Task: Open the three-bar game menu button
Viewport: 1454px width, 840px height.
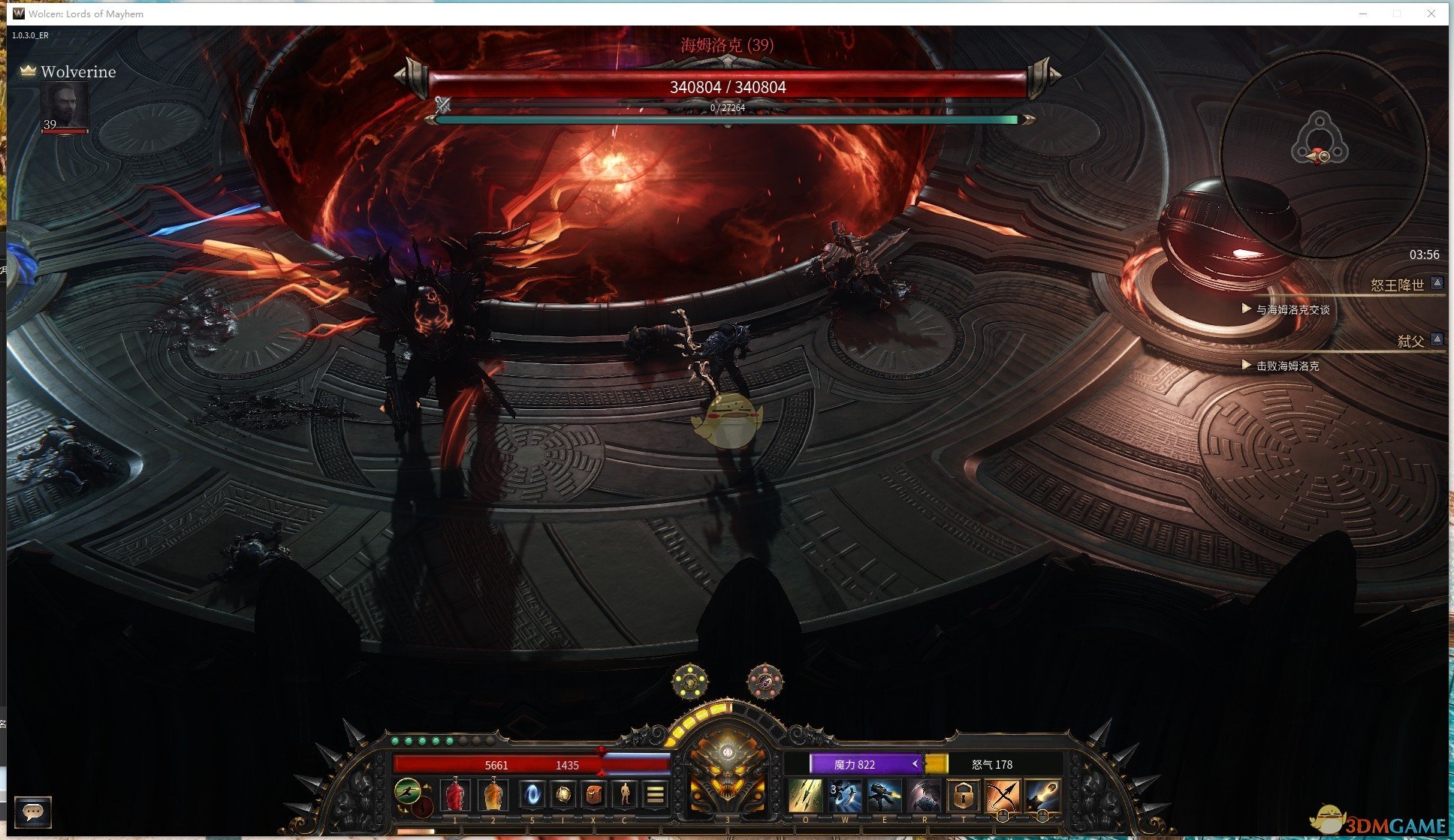Action: (x=655, y=794)
